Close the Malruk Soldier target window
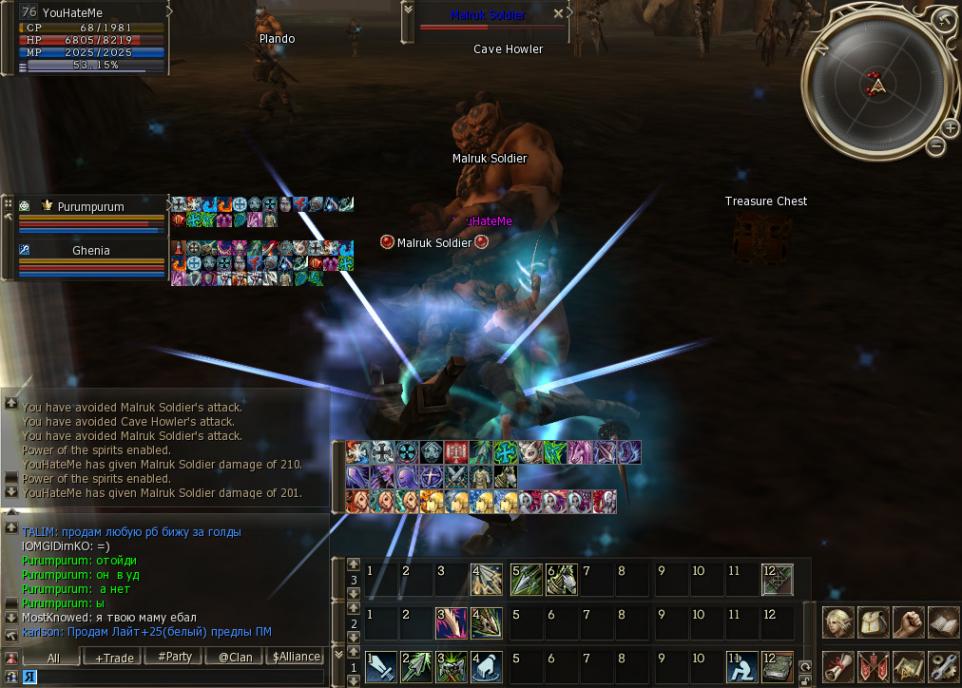The width and height of the screenshot is (962, 688). [571, 14]
